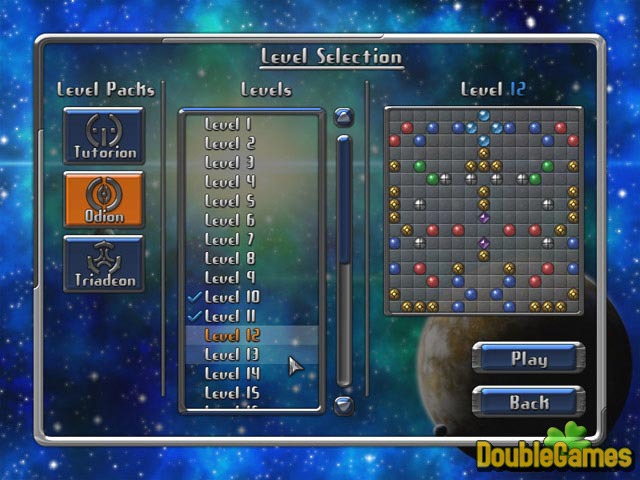
Task: Select Level 13 in the list
Action: click(231, 354)
